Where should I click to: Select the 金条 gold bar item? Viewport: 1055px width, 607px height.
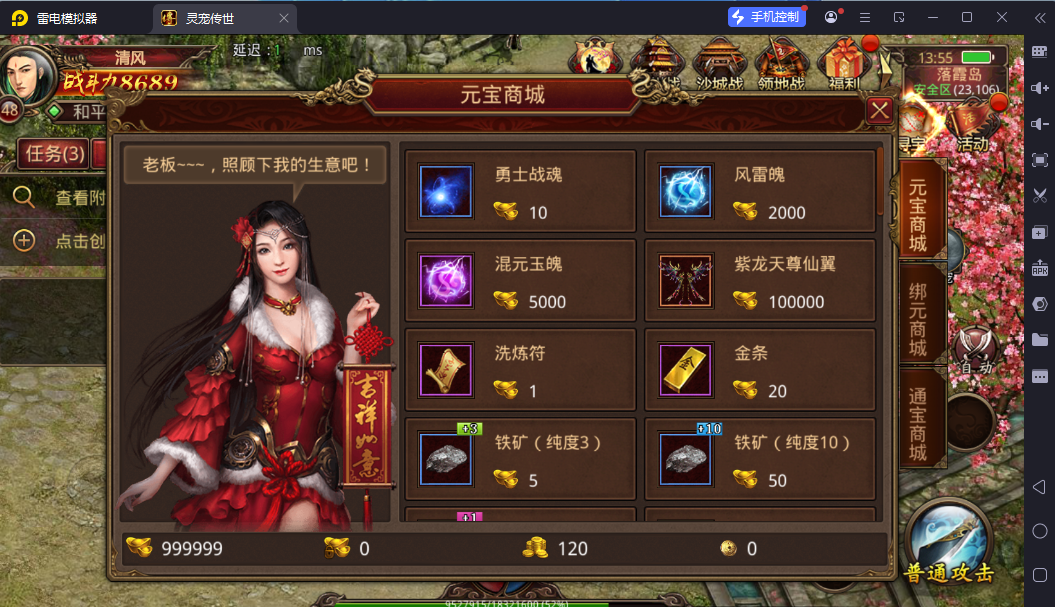tap(760, 371)
